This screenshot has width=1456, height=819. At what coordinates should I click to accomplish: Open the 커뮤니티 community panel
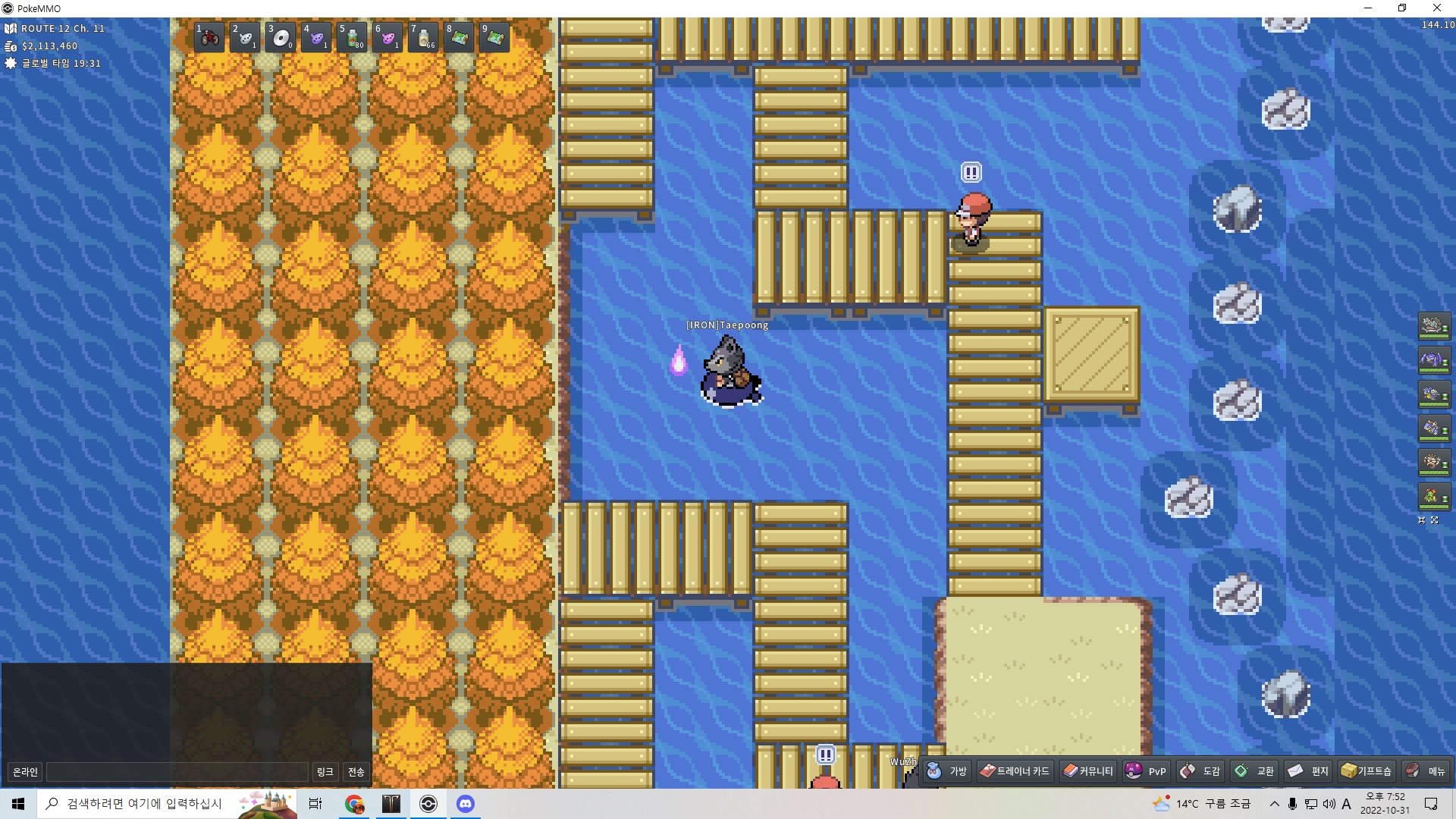tap(1088, 771)
